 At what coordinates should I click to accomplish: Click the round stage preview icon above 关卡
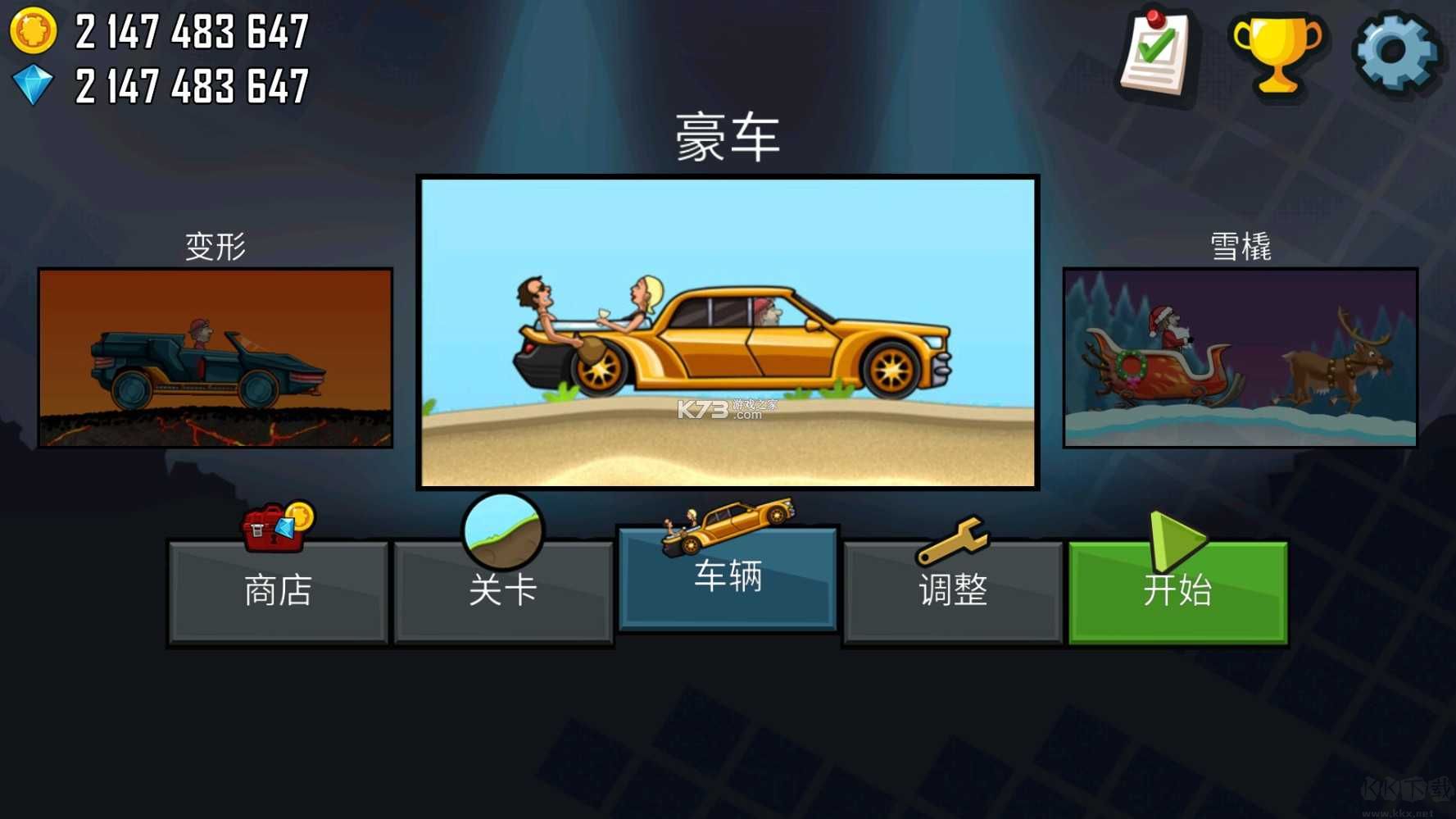[x=504, y=529]
